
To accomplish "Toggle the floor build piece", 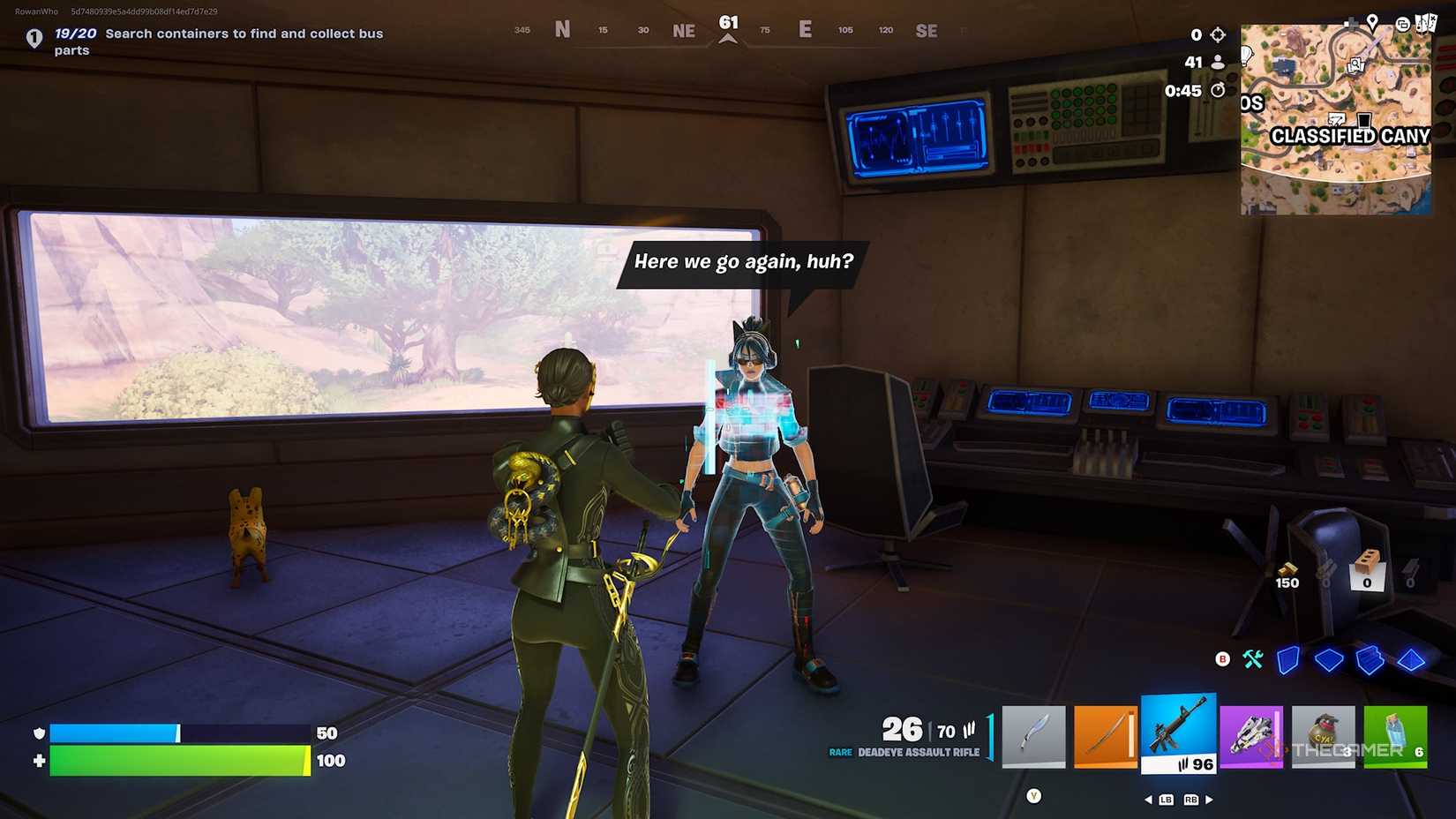I will 1329,658.
